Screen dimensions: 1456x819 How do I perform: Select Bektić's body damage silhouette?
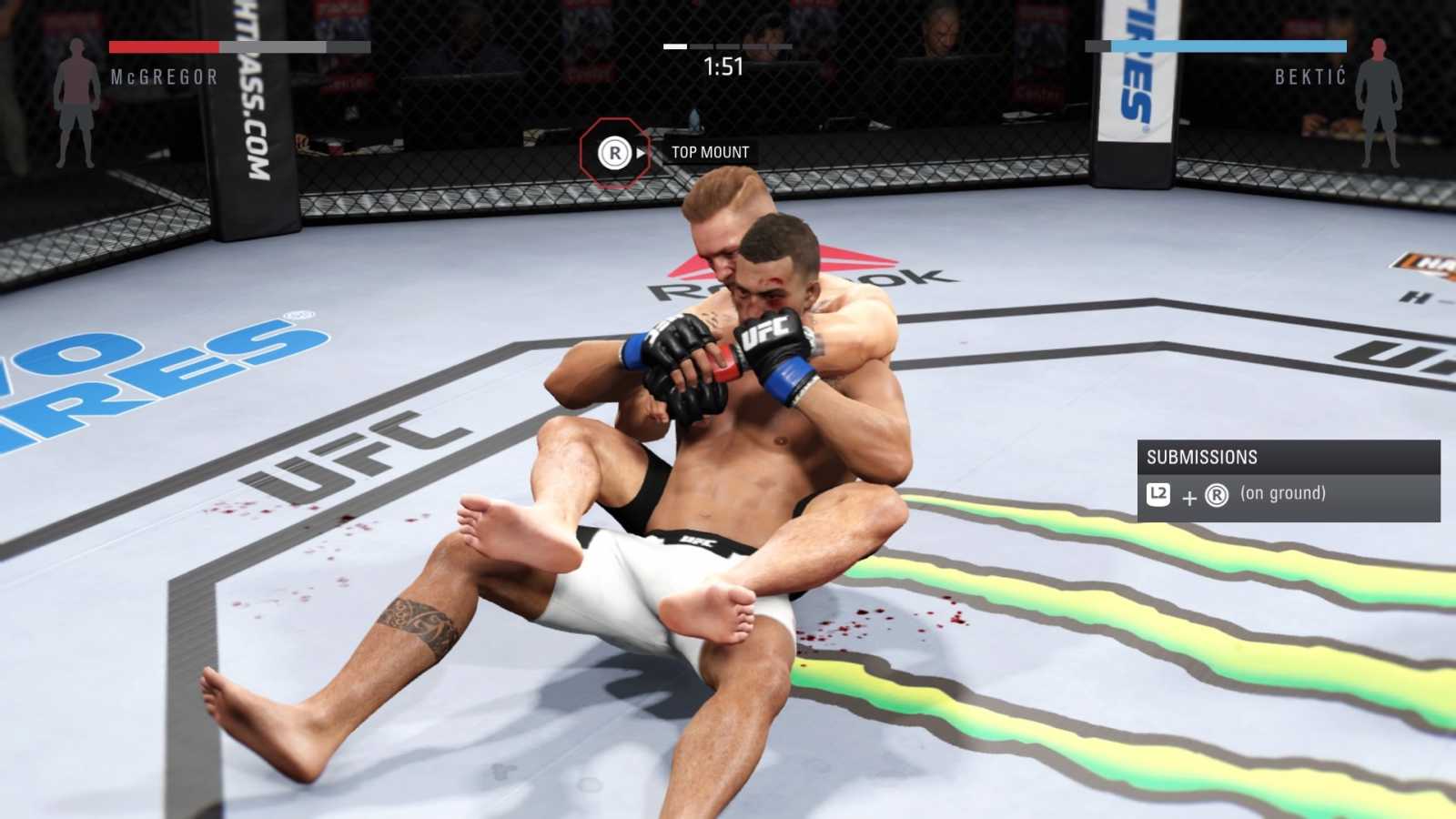(x=1379, y=103)
